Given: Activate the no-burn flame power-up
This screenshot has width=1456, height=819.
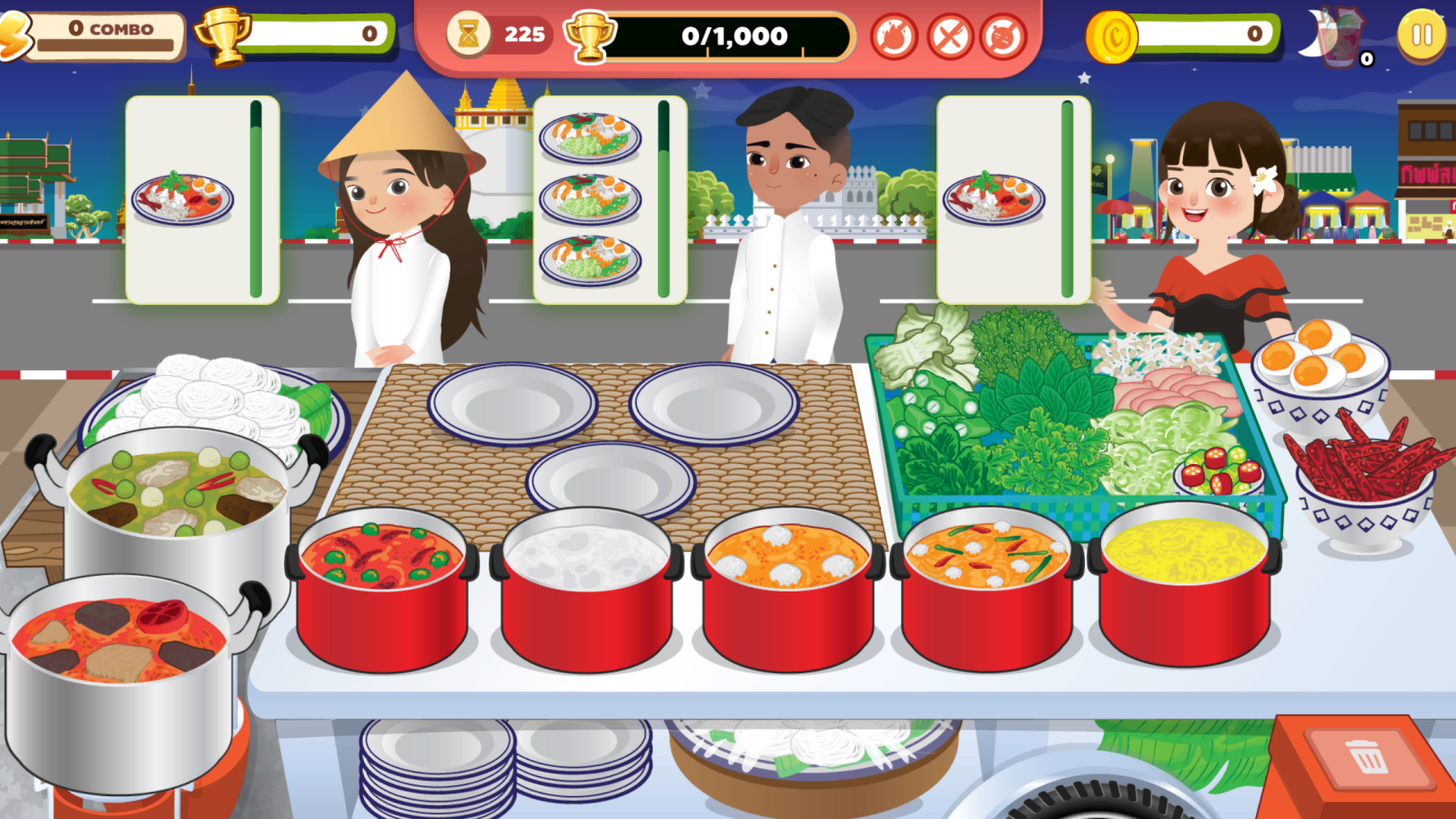Looking at the screenshot, I should pyautogui.click(x=894, y=37).
